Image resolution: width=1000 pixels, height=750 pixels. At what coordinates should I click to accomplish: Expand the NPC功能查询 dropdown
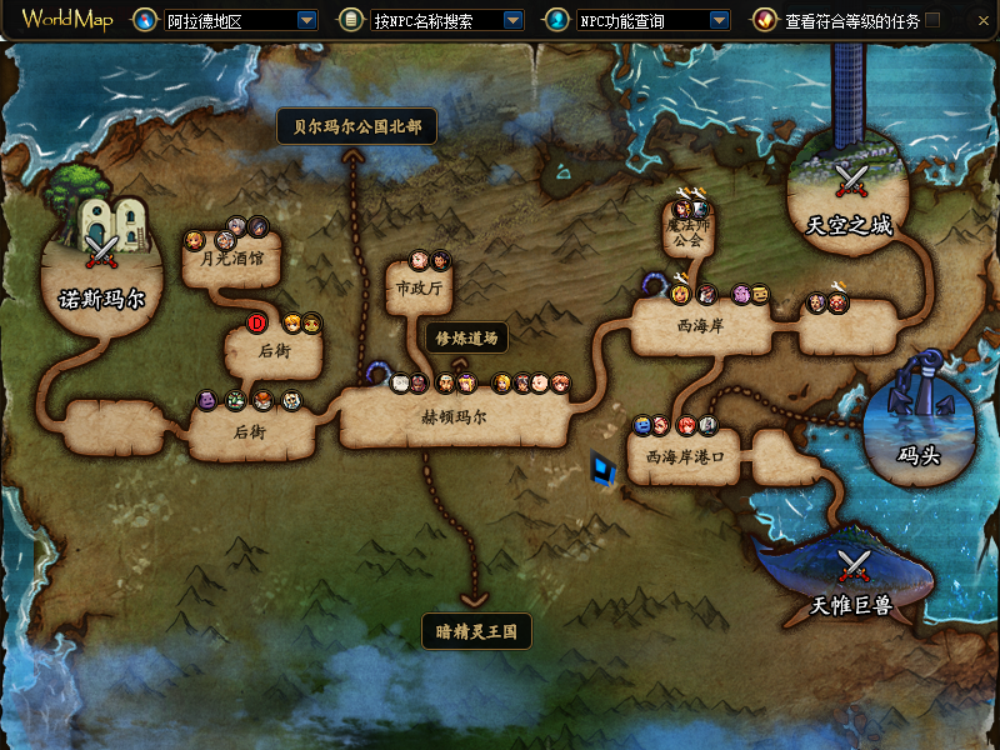click(719, 20)
